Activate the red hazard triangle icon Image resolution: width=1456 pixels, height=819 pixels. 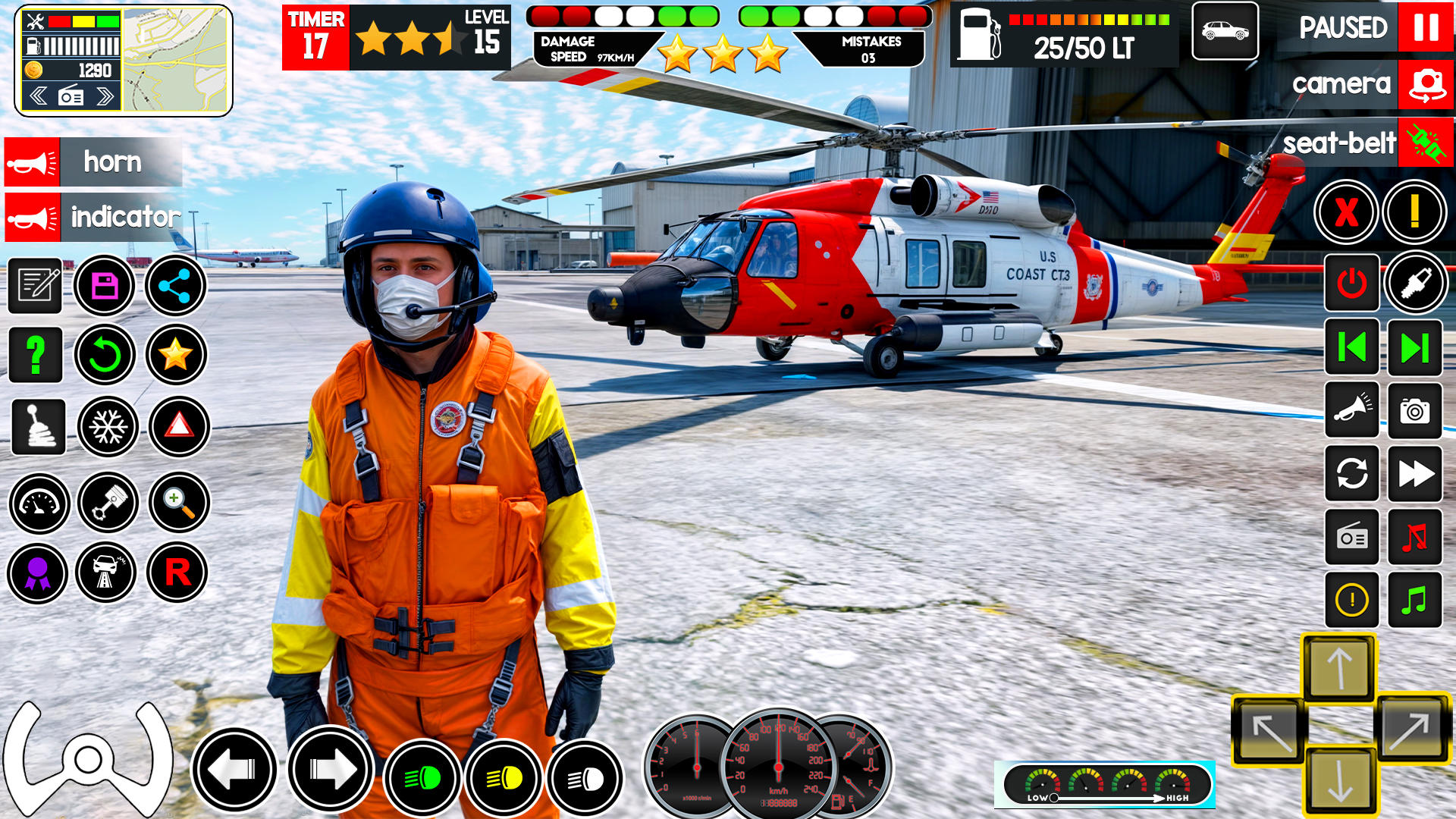coord(179,427)
